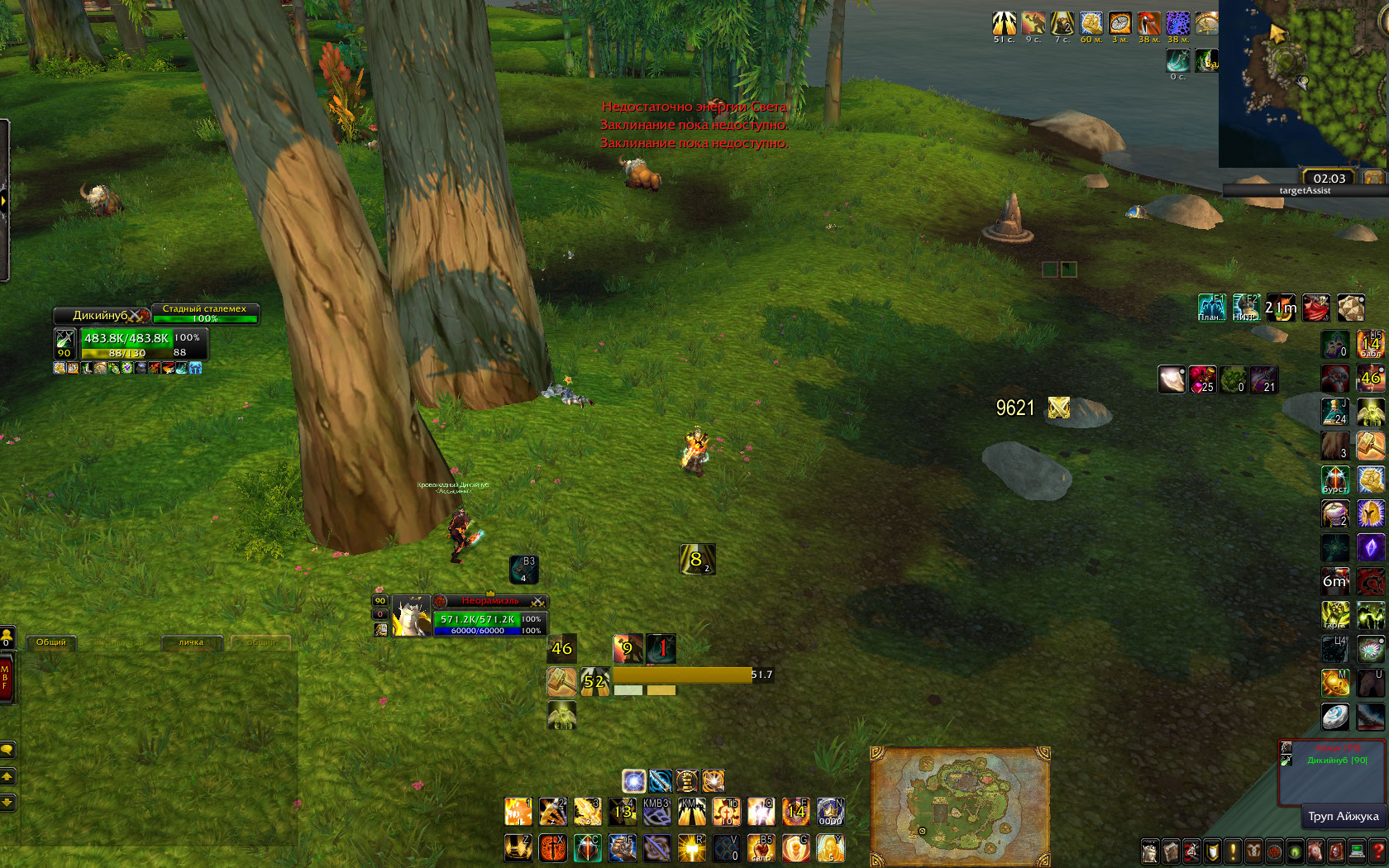The height and width of the screenshot is (868, 1389).
Task: Select the glowing blue orb aura button
Action: (x=633, y=780)
